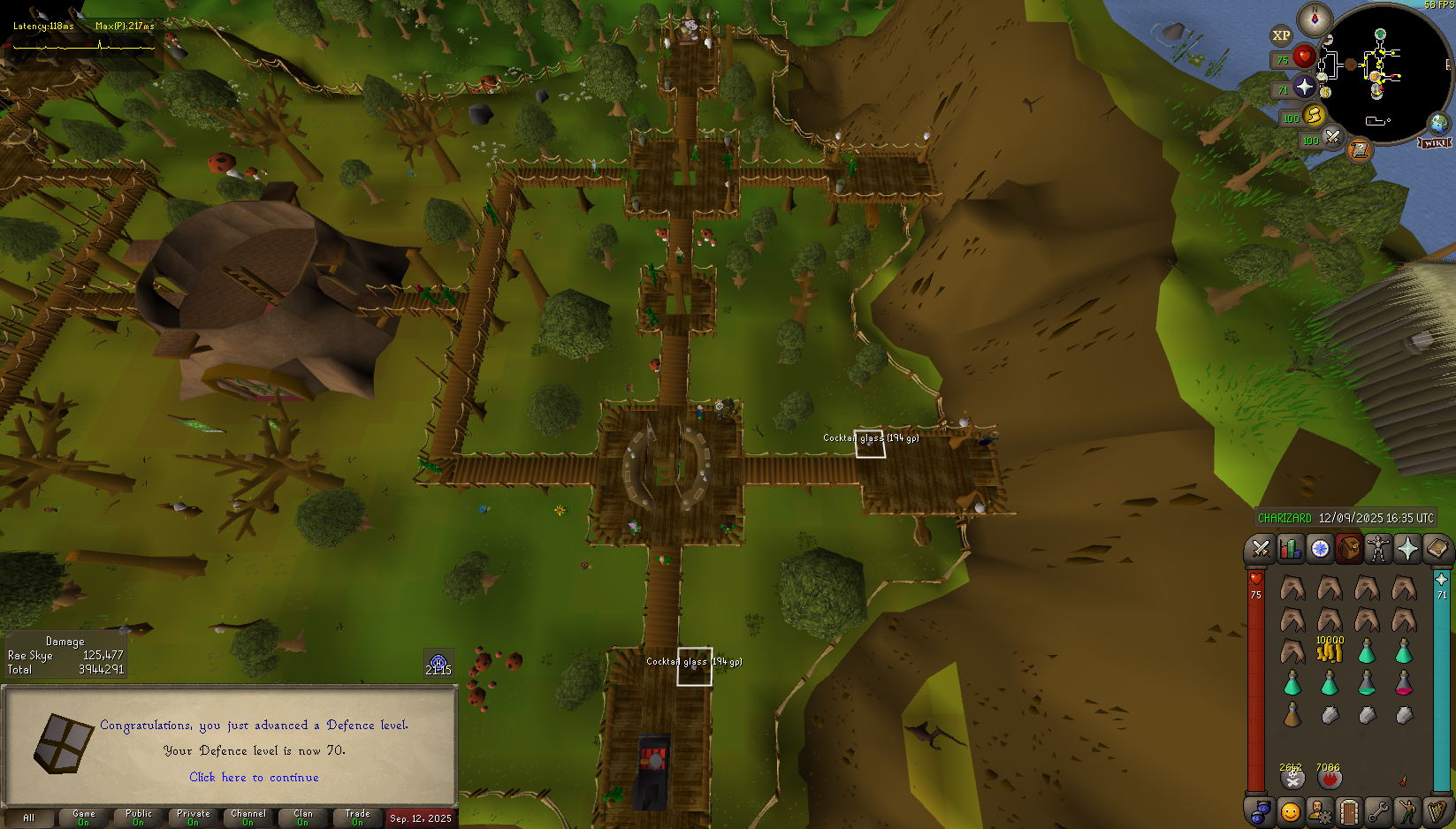
Task: Switch to the Skills tab
Action: [x=1290, y=549]
